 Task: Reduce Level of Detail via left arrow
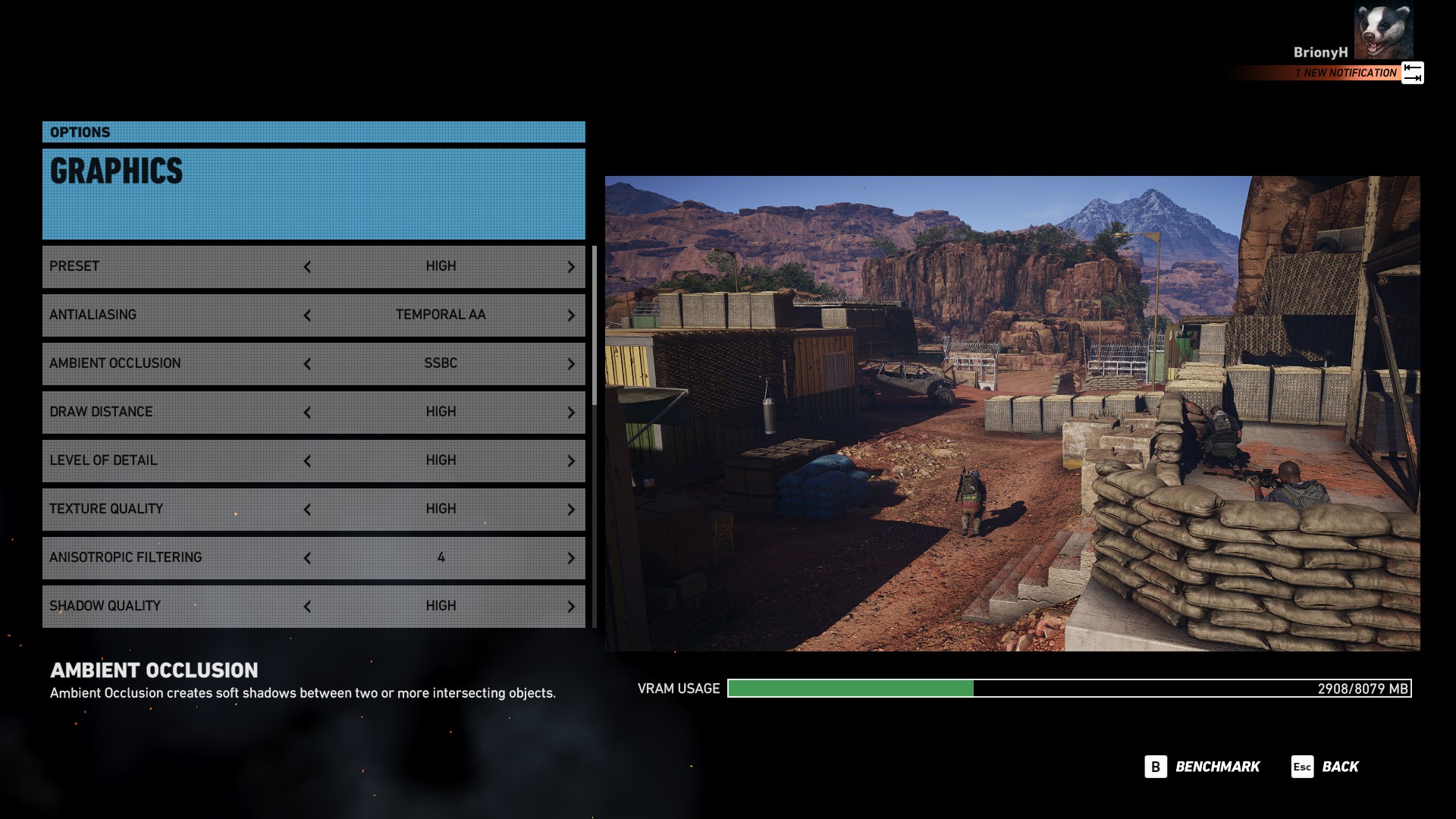point(307,461)
